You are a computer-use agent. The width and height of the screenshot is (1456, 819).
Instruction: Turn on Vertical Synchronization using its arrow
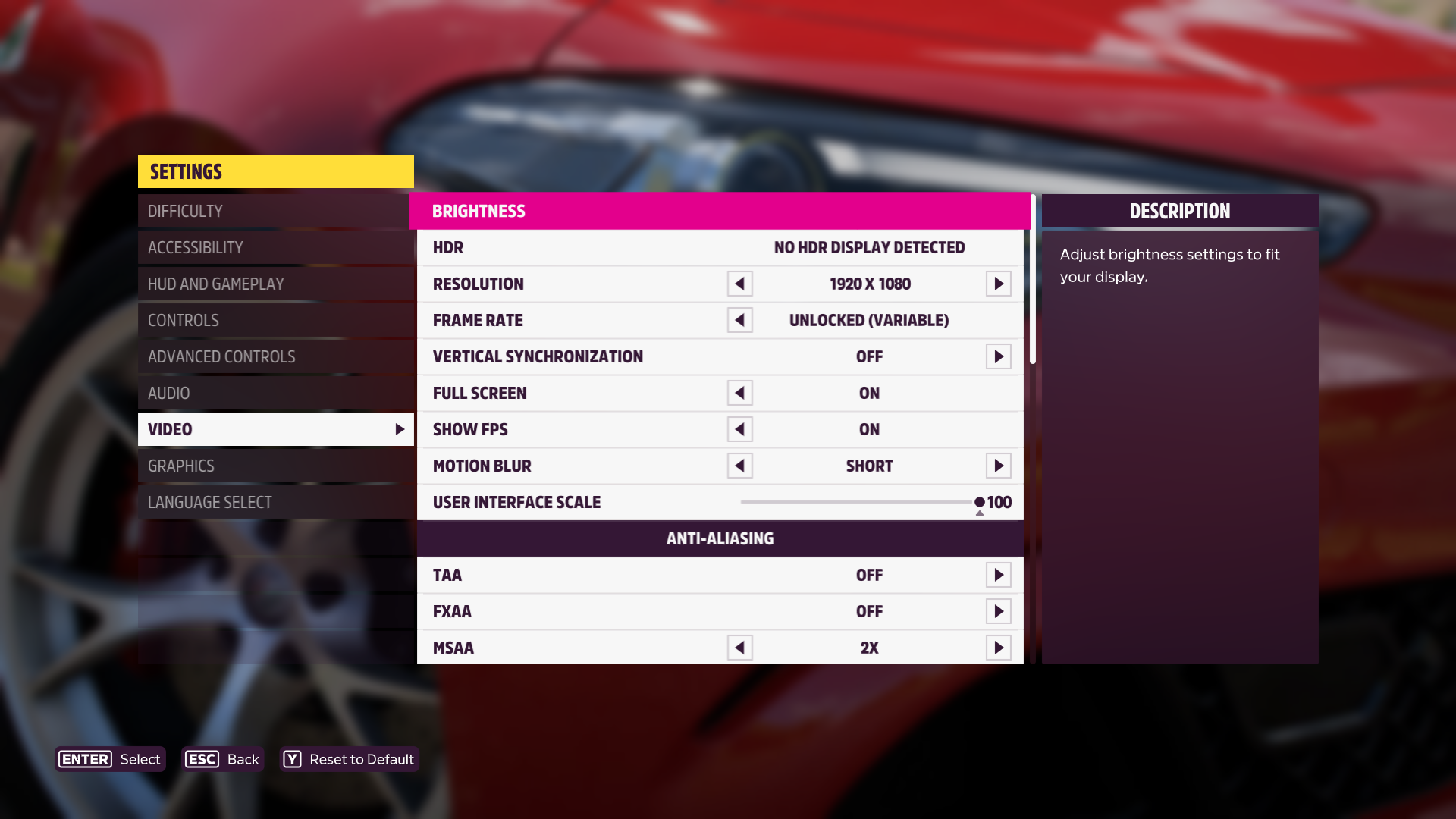click(998, 356)
